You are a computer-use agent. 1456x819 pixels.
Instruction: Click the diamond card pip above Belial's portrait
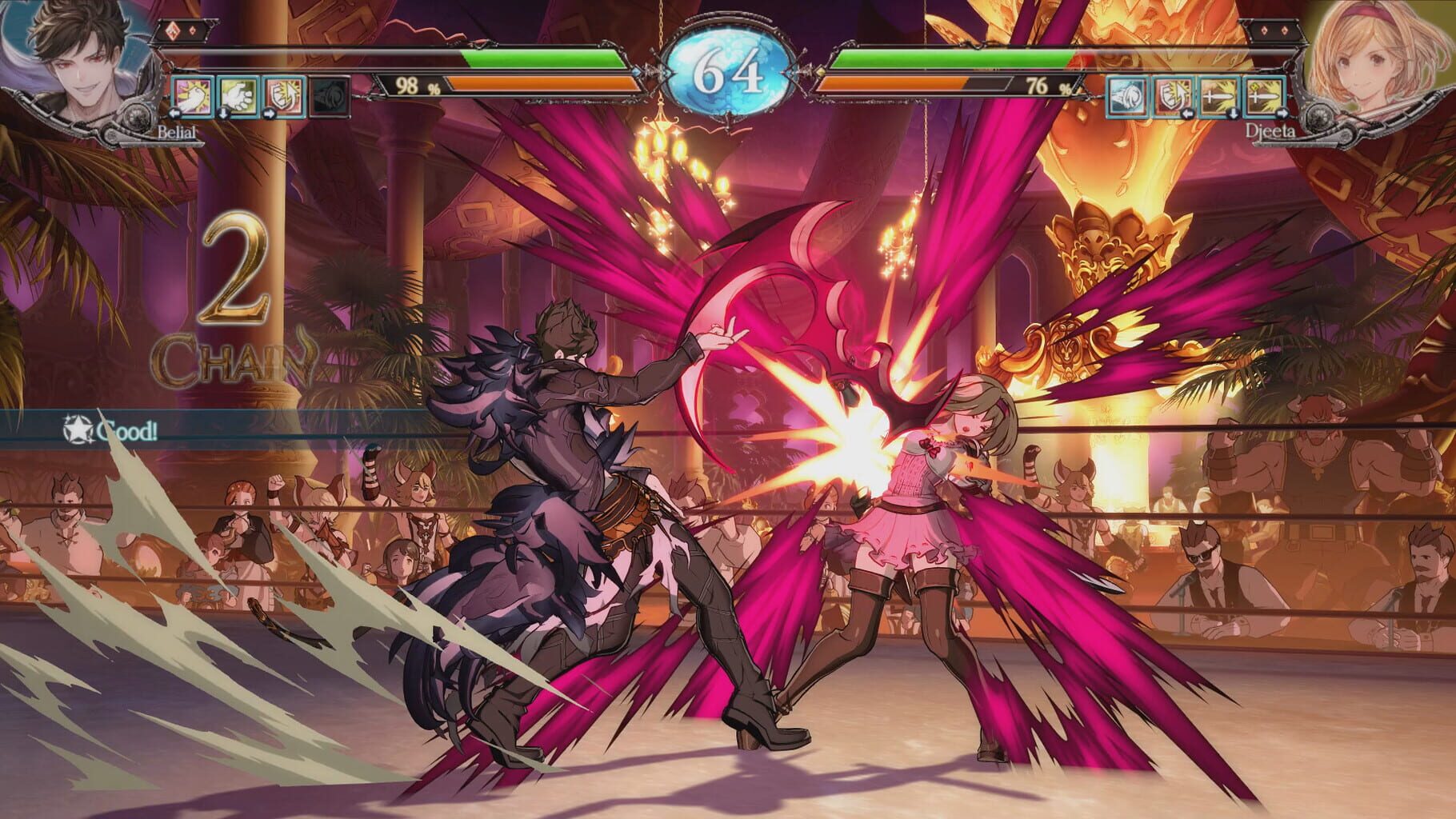click(171, 29)
